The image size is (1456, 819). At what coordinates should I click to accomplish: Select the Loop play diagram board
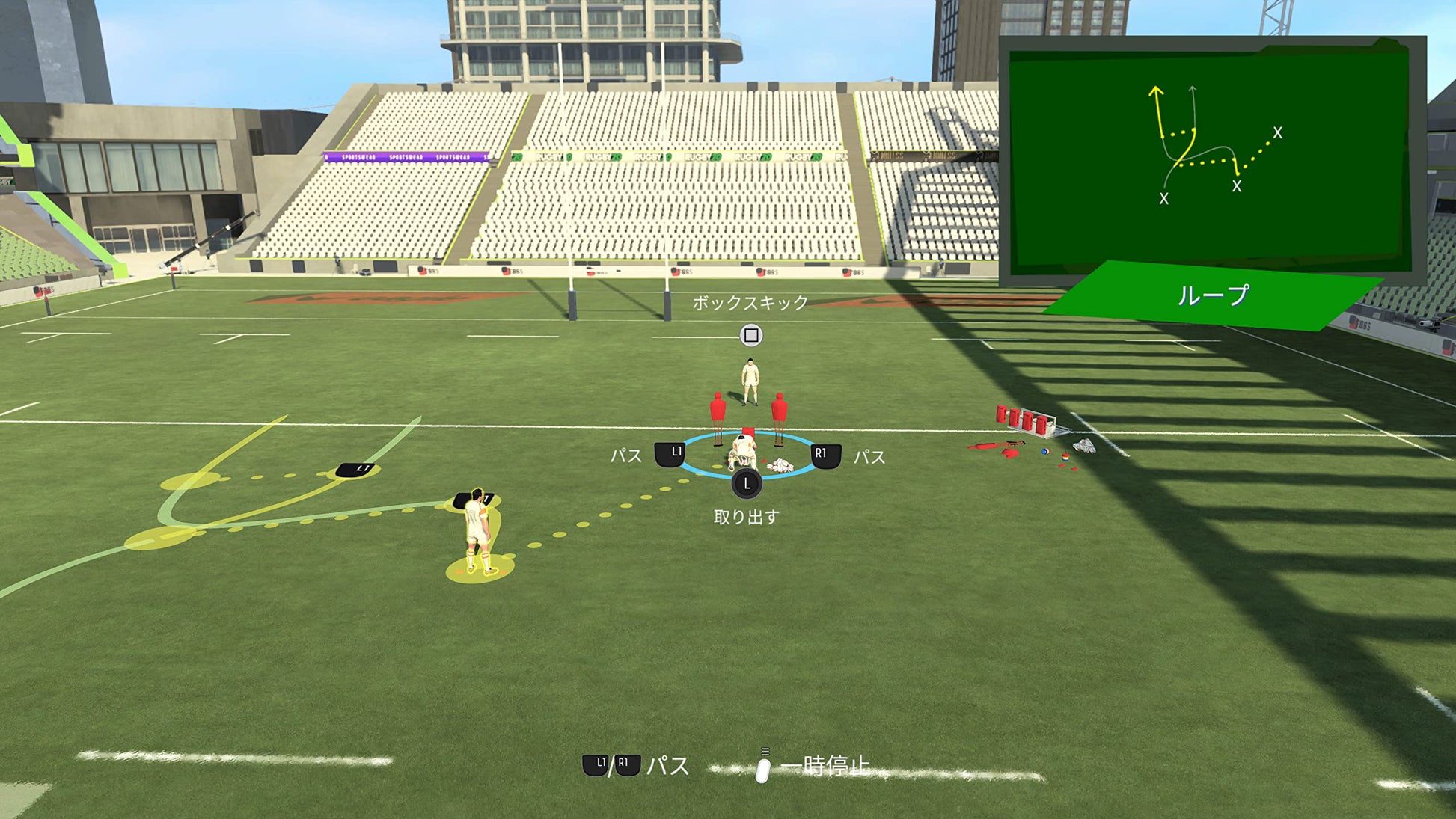[x=1208, y=157]
